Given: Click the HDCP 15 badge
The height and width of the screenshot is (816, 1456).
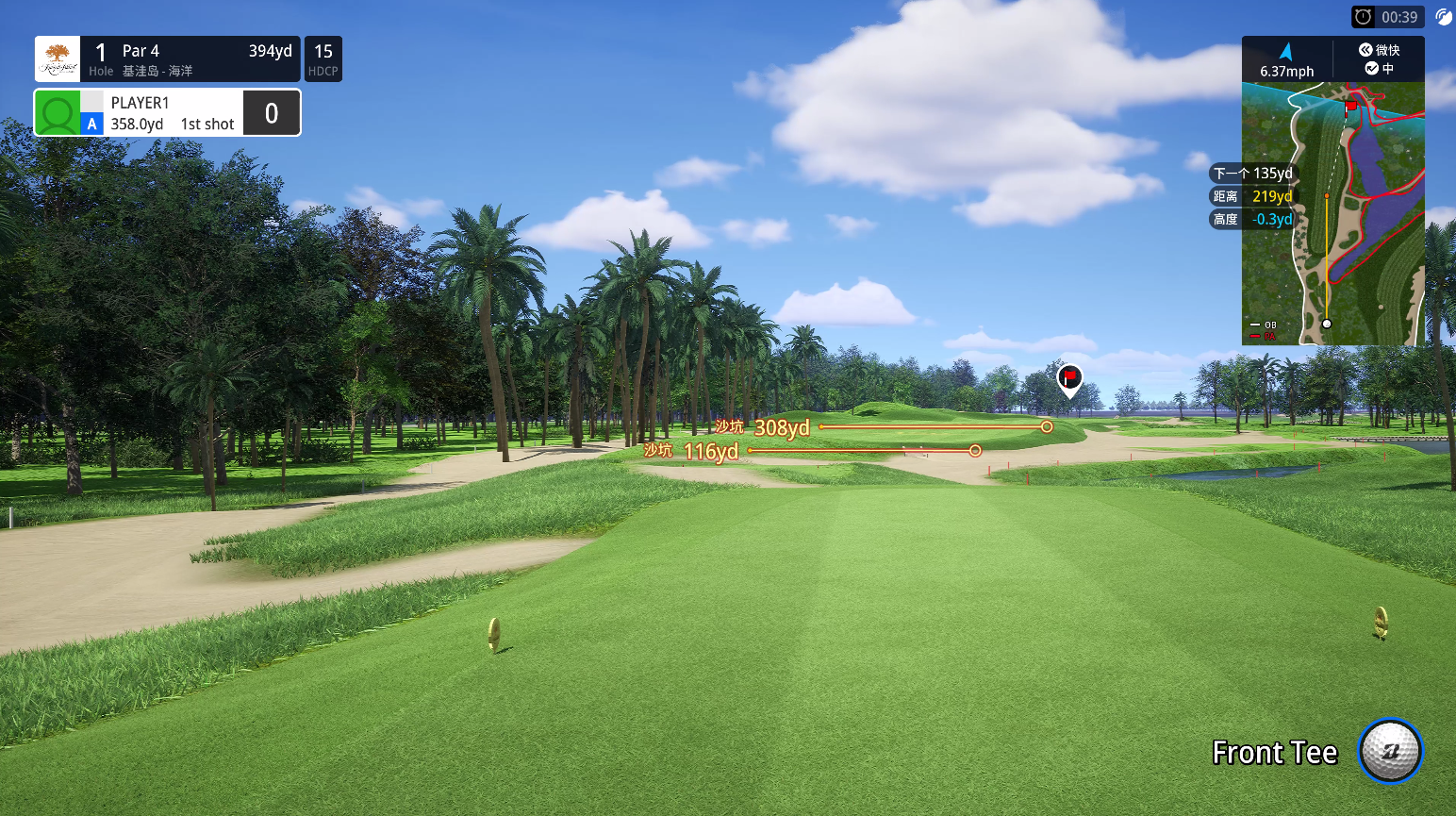Looking at the screenshot, I should click(323, 59).
